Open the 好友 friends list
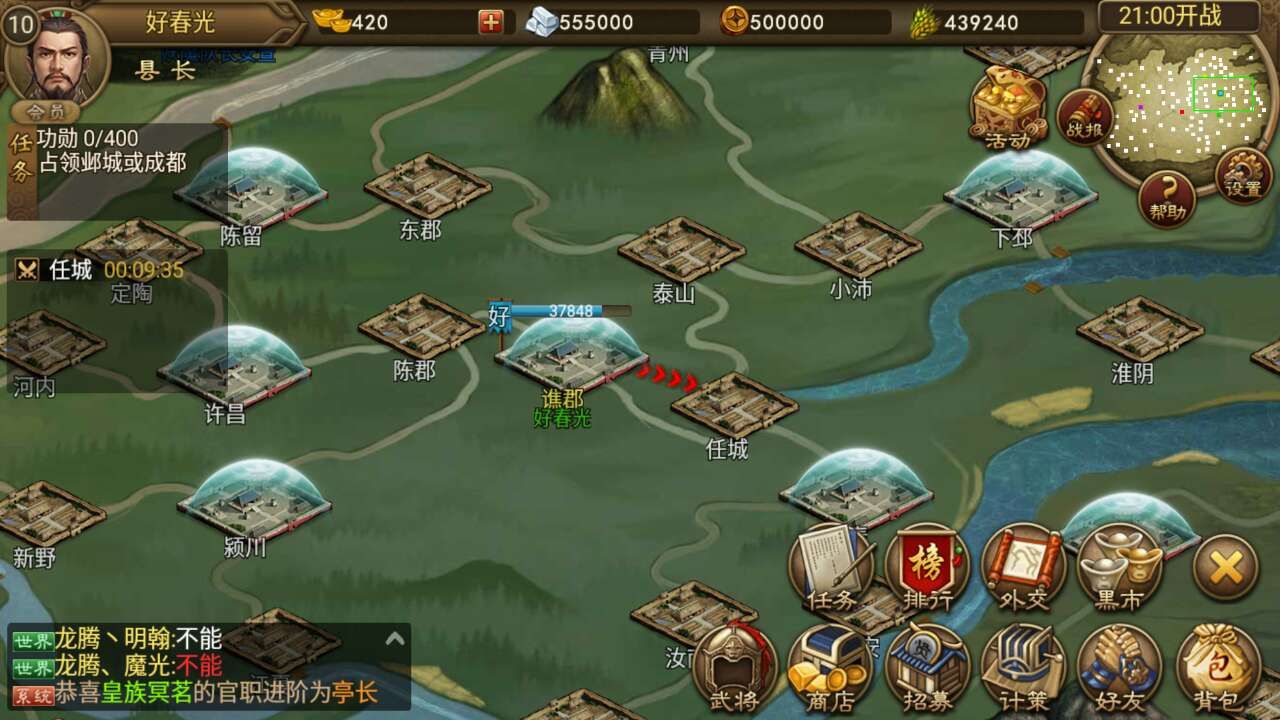Screen dimensions: 1280x720 pos(1119,667)
